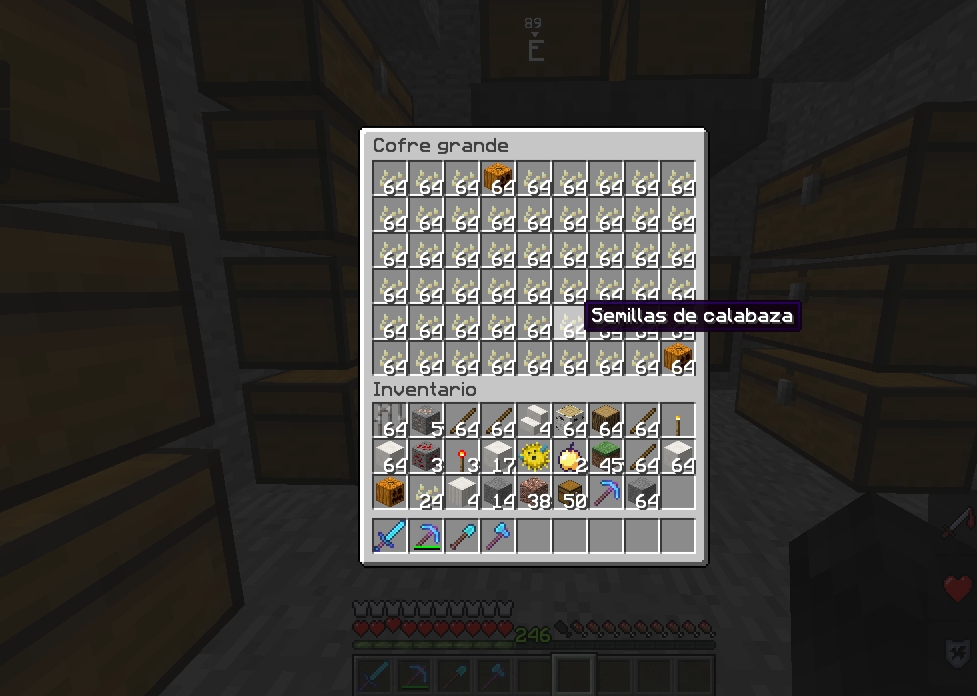Viewport: 977px width, 696px height.
Task: Pick up the redstone torch stack
Action: pyautogui.click(x=462, y=457)
